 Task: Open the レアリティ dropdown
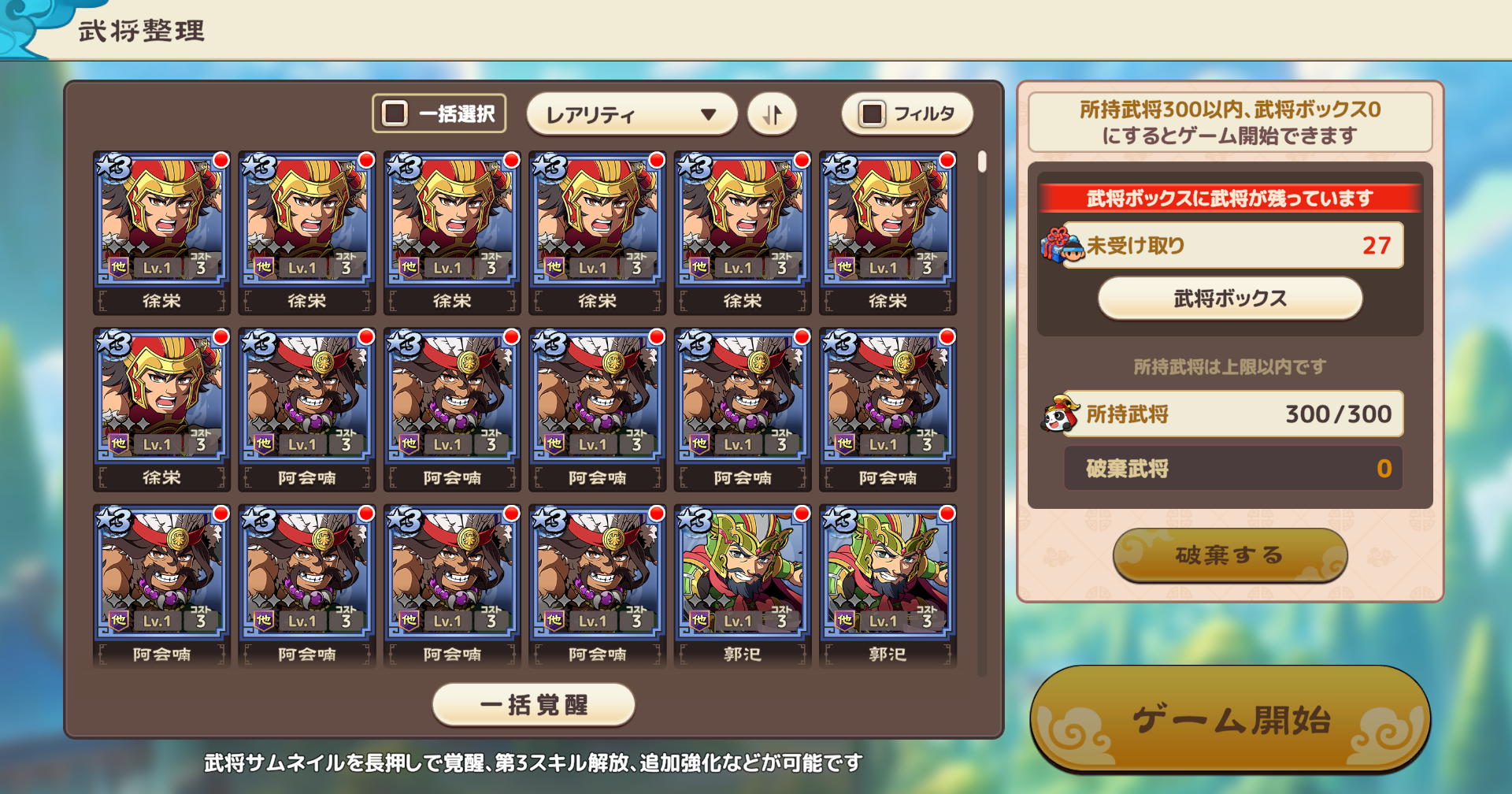point(630,113)
